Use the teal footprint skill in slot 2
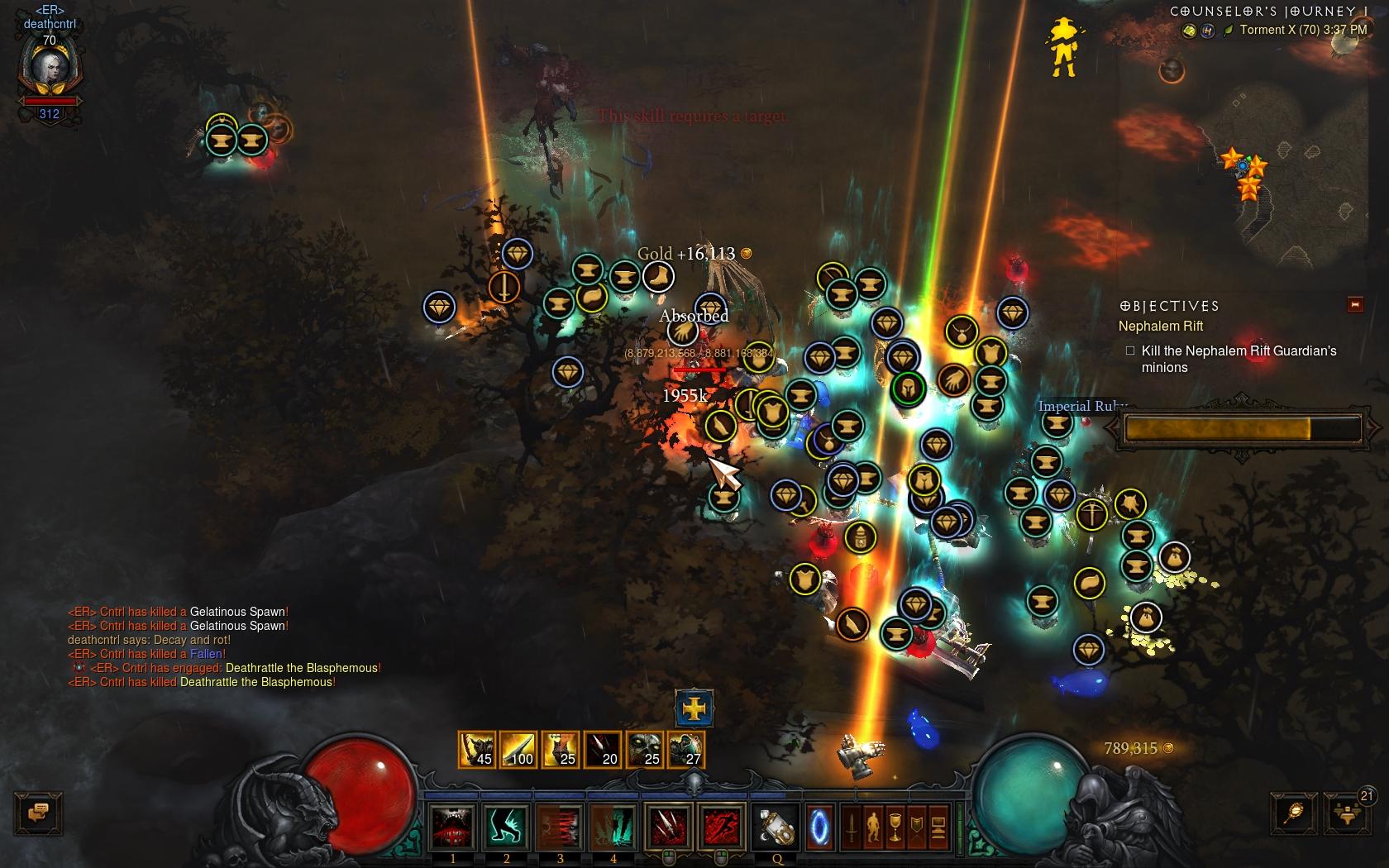 [x=506, y=827]
